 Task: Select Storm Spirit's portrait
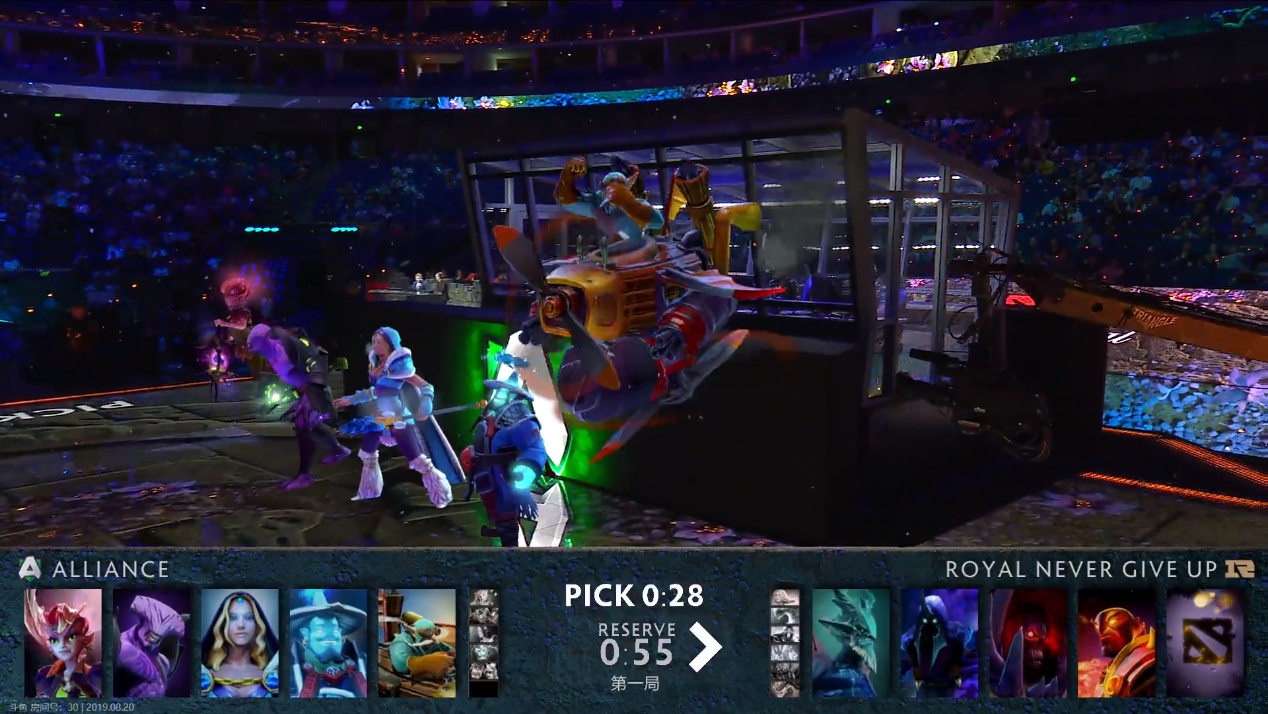coord(328,643)
